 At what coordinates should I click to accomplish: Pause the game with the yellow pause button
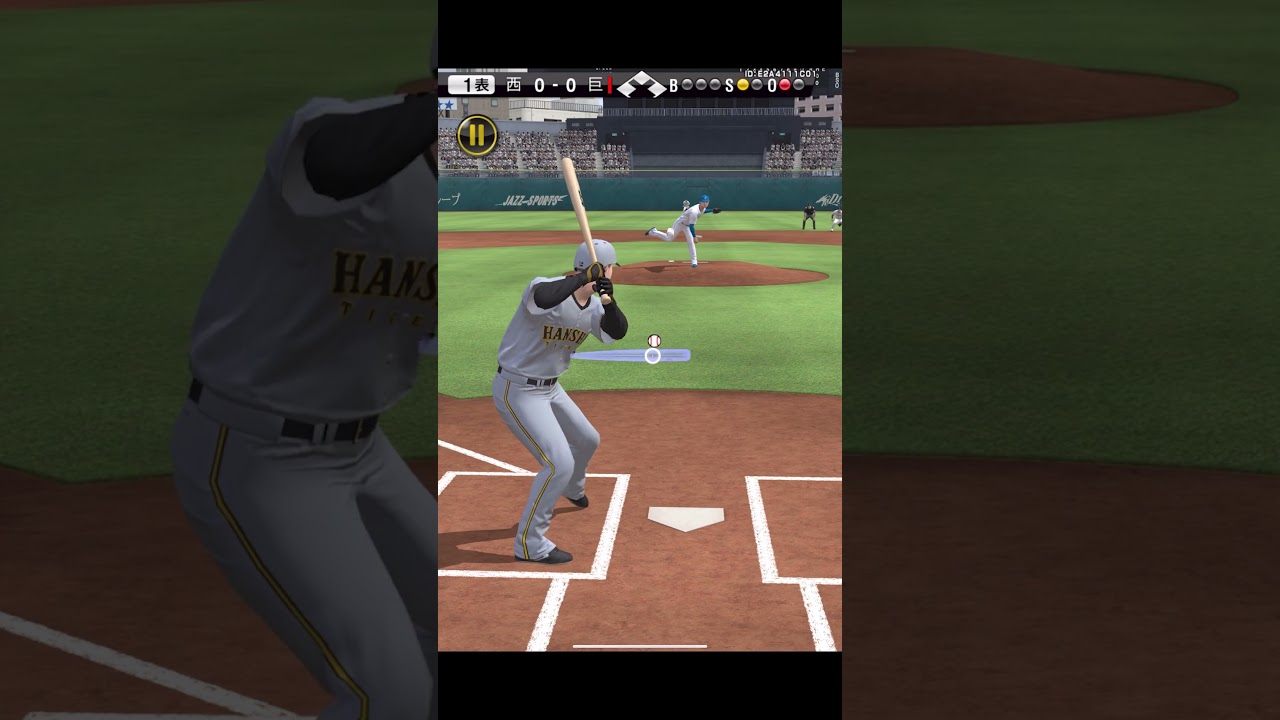pos(477,135)
